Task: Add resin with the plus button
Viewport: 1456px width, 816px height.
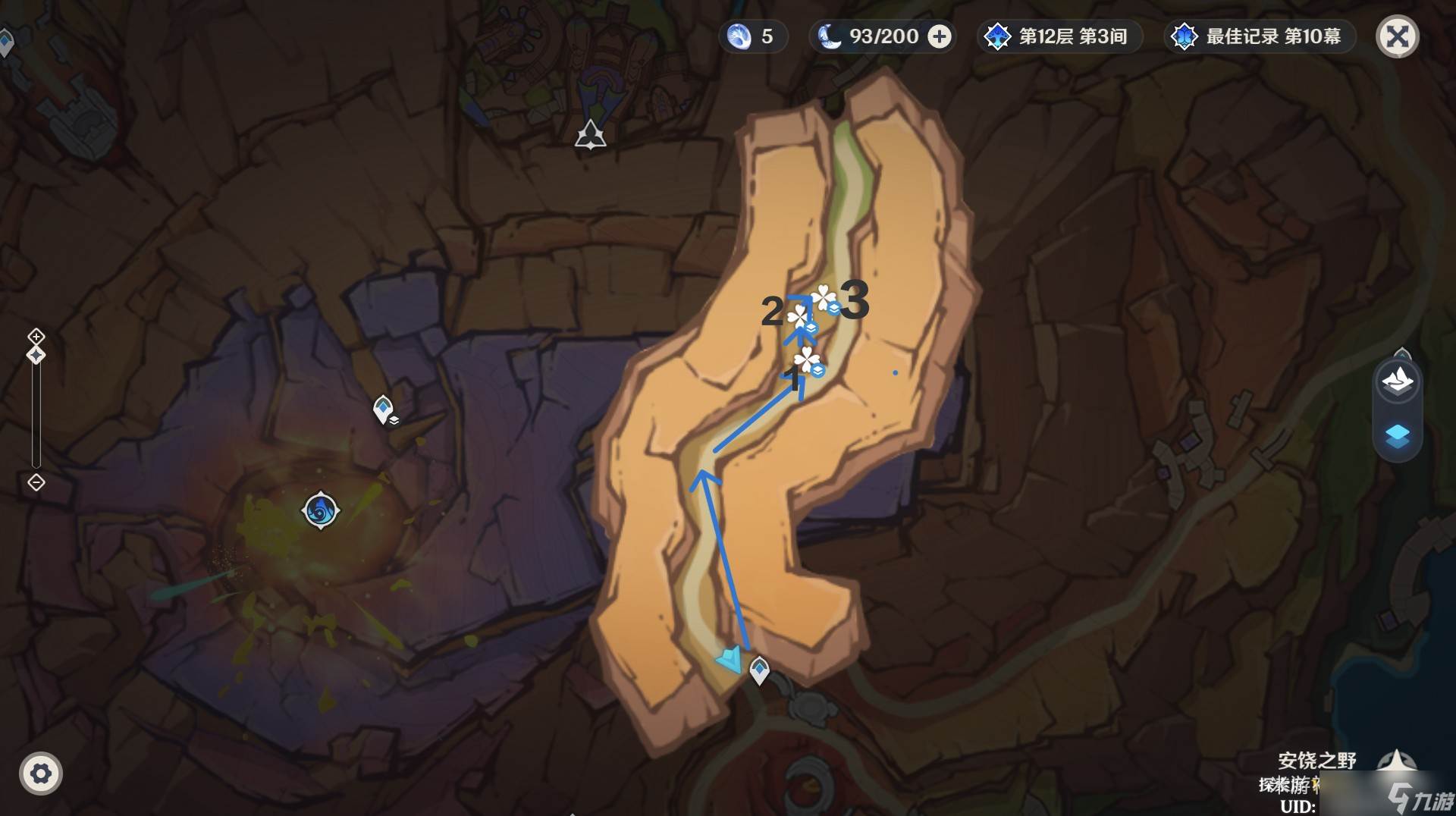Action: (940, 36)
